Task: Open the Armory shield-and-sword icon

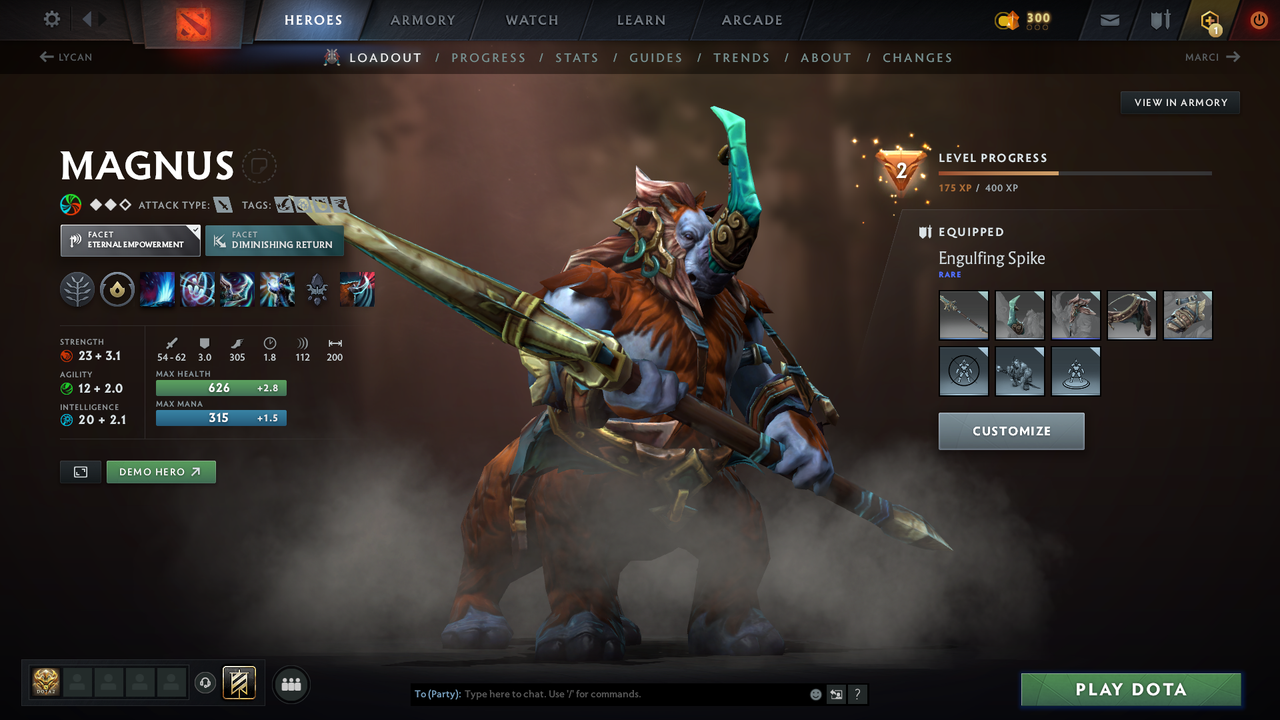Action: coord(1159,20)
